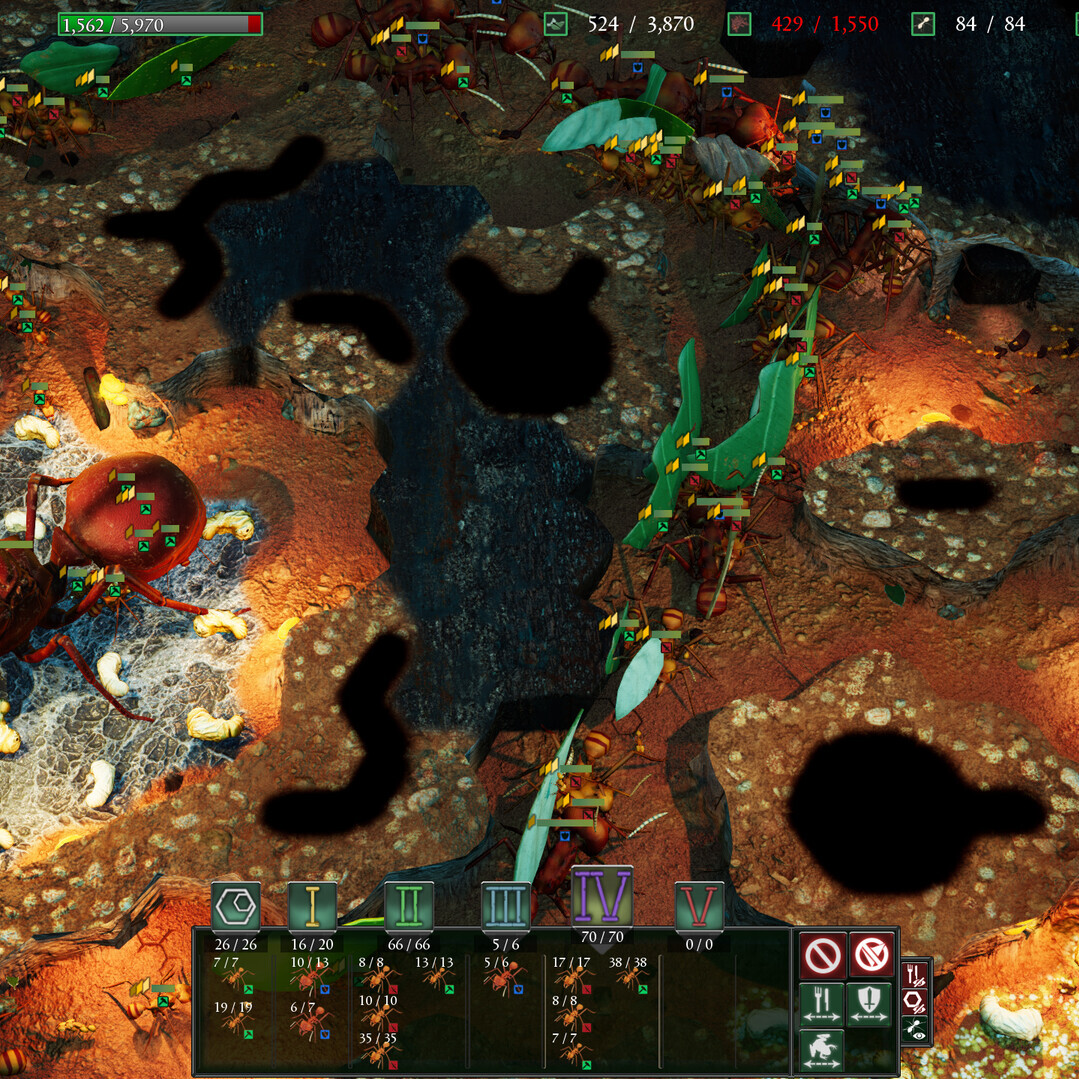This screenshot has height=1079, width=1079.
Task: Switch to the green group II tab
Action: (408, 905)
